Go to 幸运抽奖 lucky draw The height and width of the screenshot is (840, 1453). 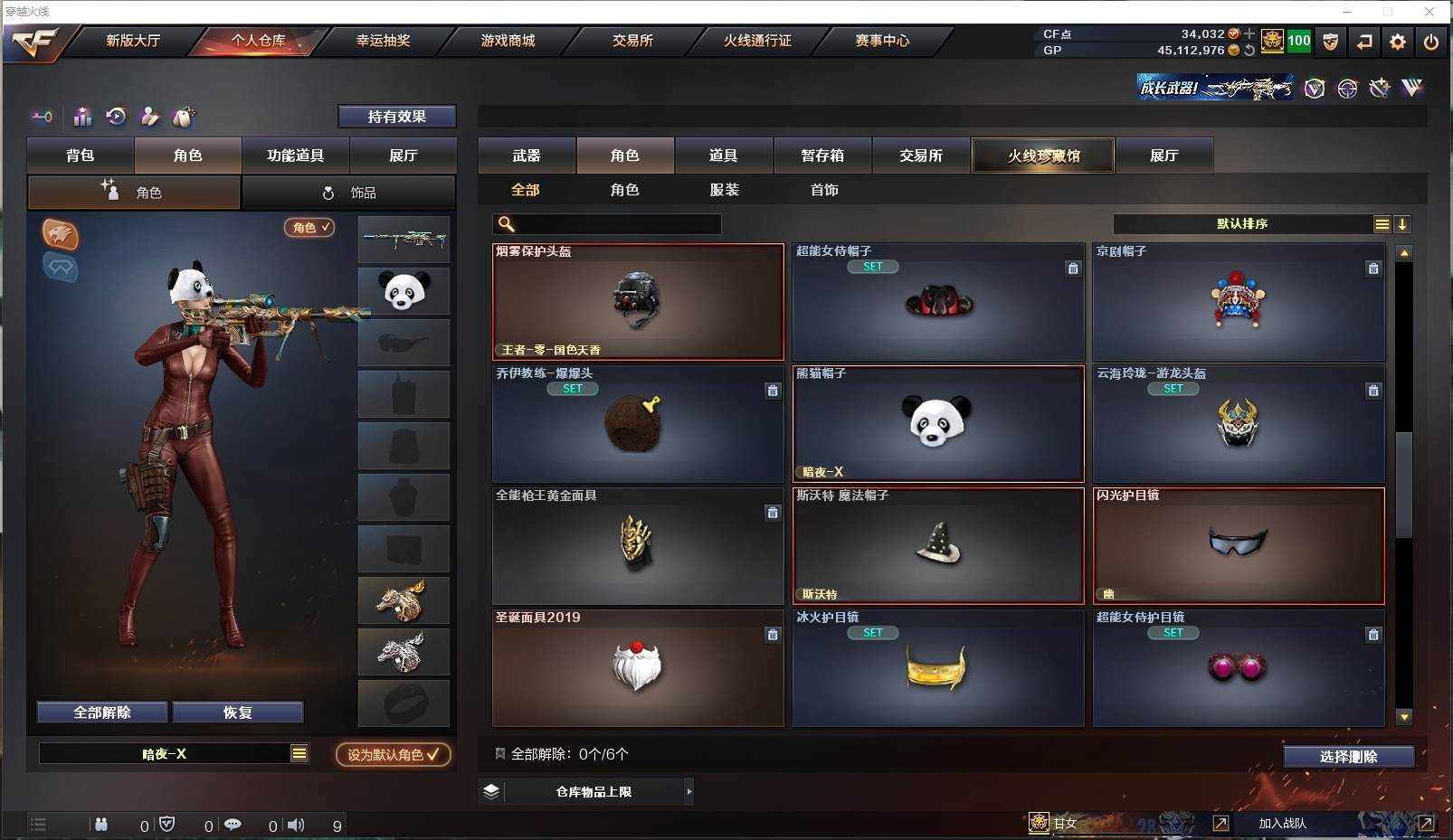(383, 41)
